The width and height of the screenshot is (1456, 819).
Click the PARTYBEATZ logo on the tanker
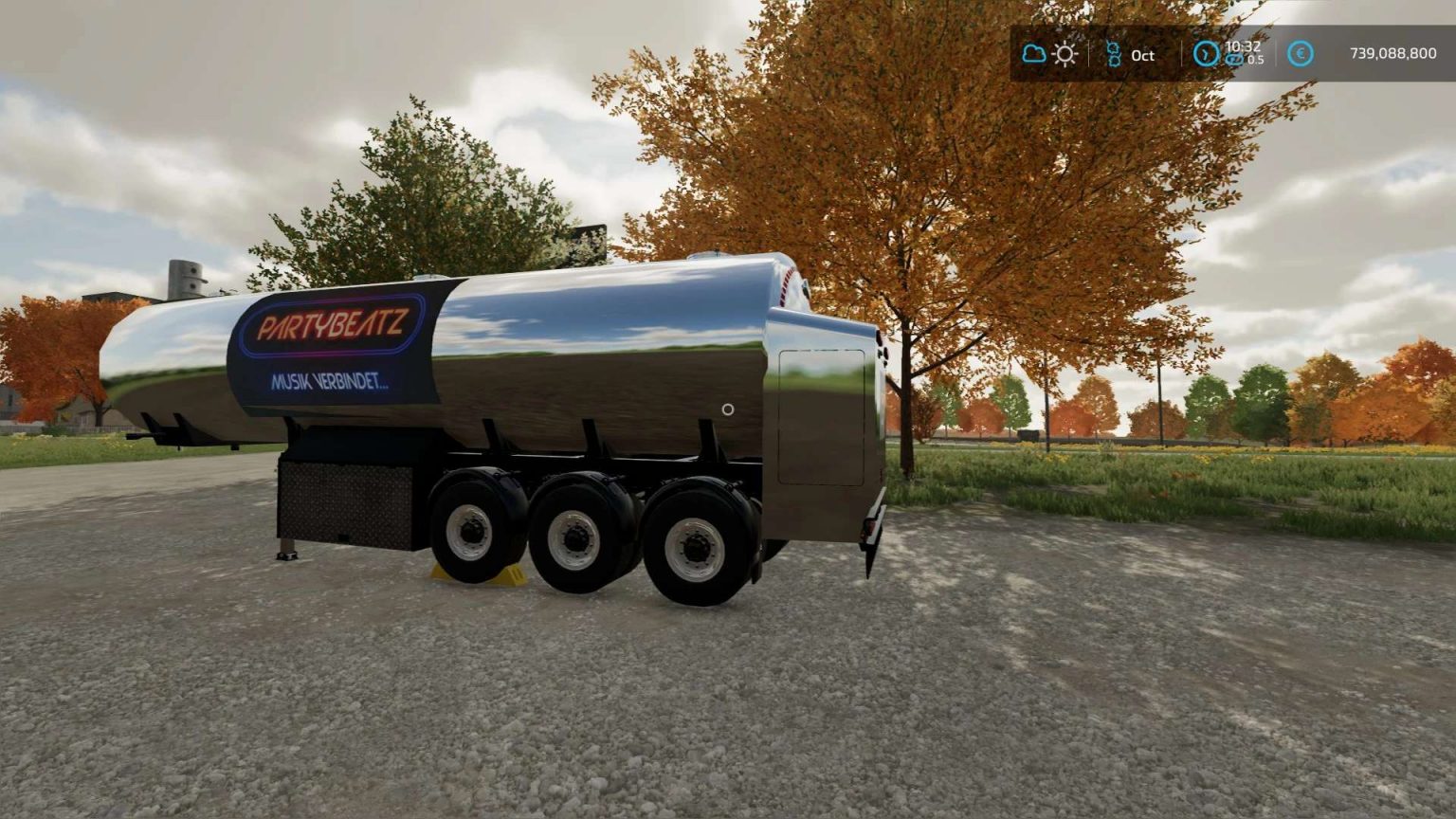coord(334,322)
